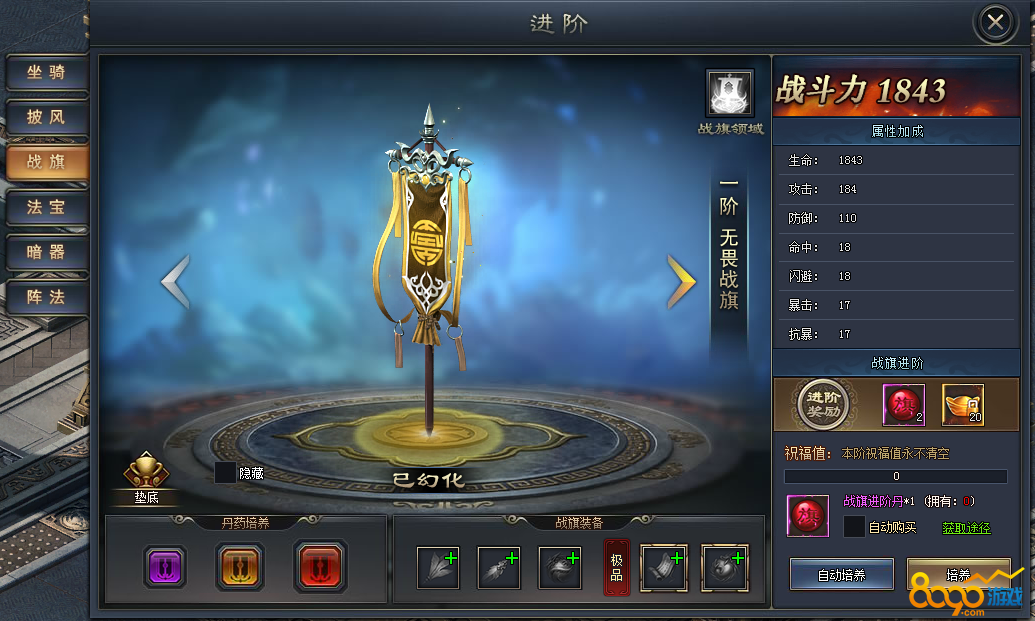Click the 极品 equipment button

pos(616,567)
